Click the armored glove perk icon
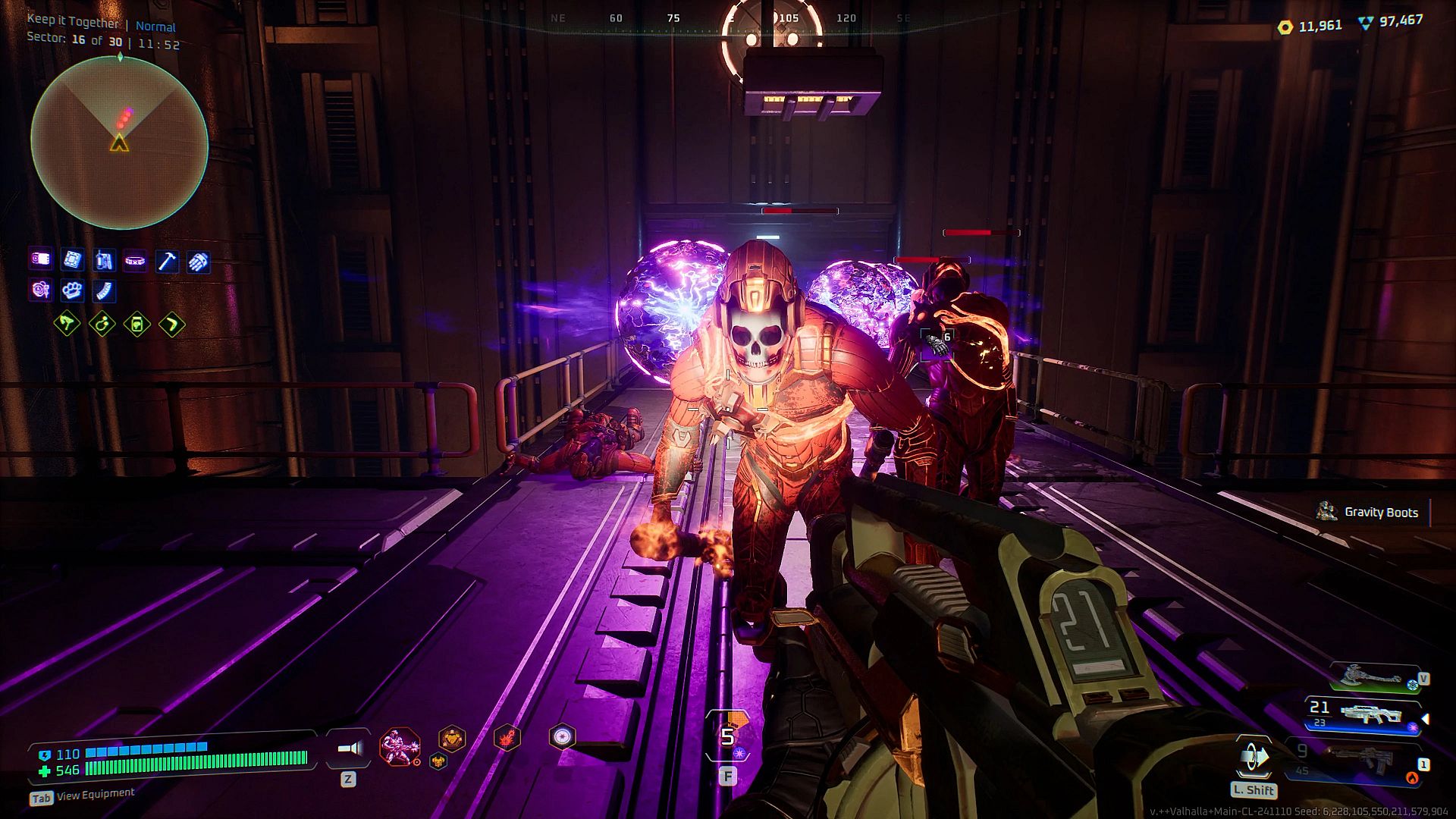 click(x=198, y=262)
